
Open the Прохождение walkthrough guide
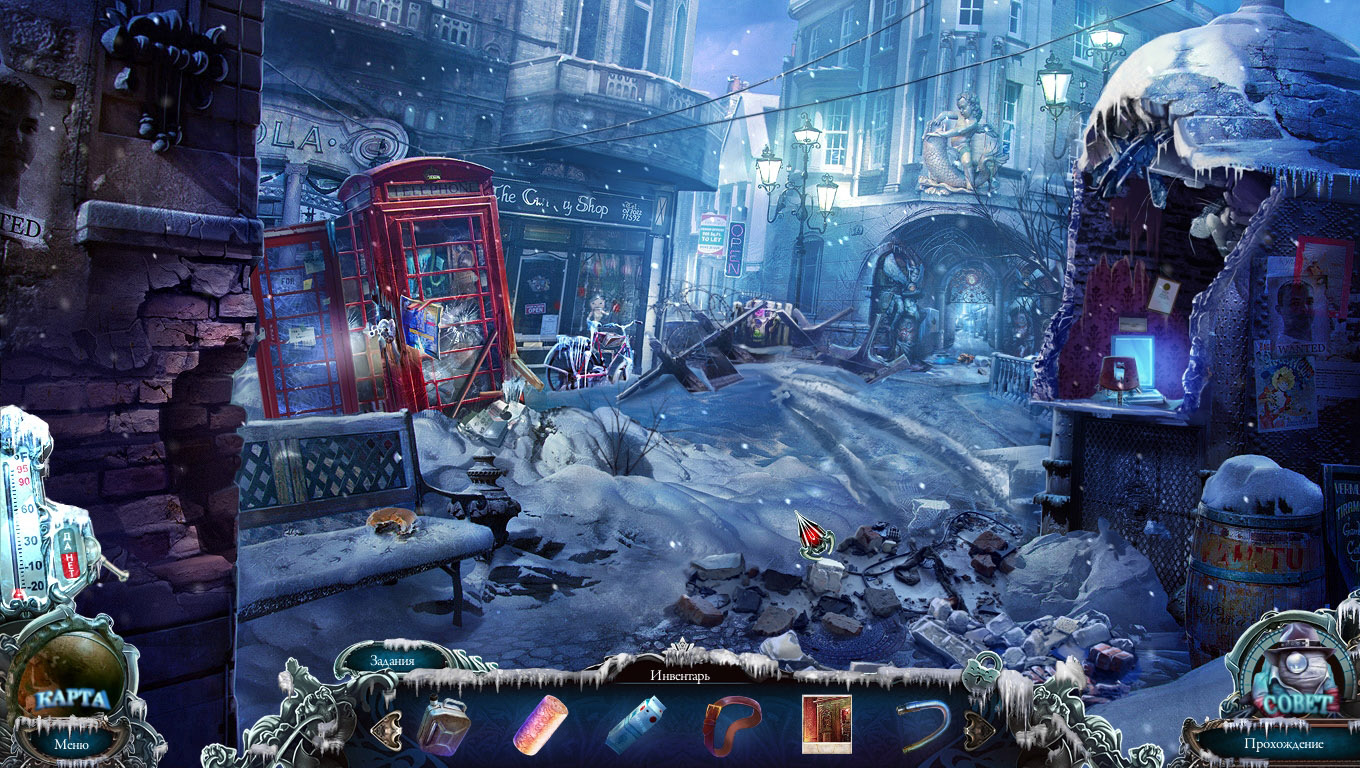pos(1284,744)
